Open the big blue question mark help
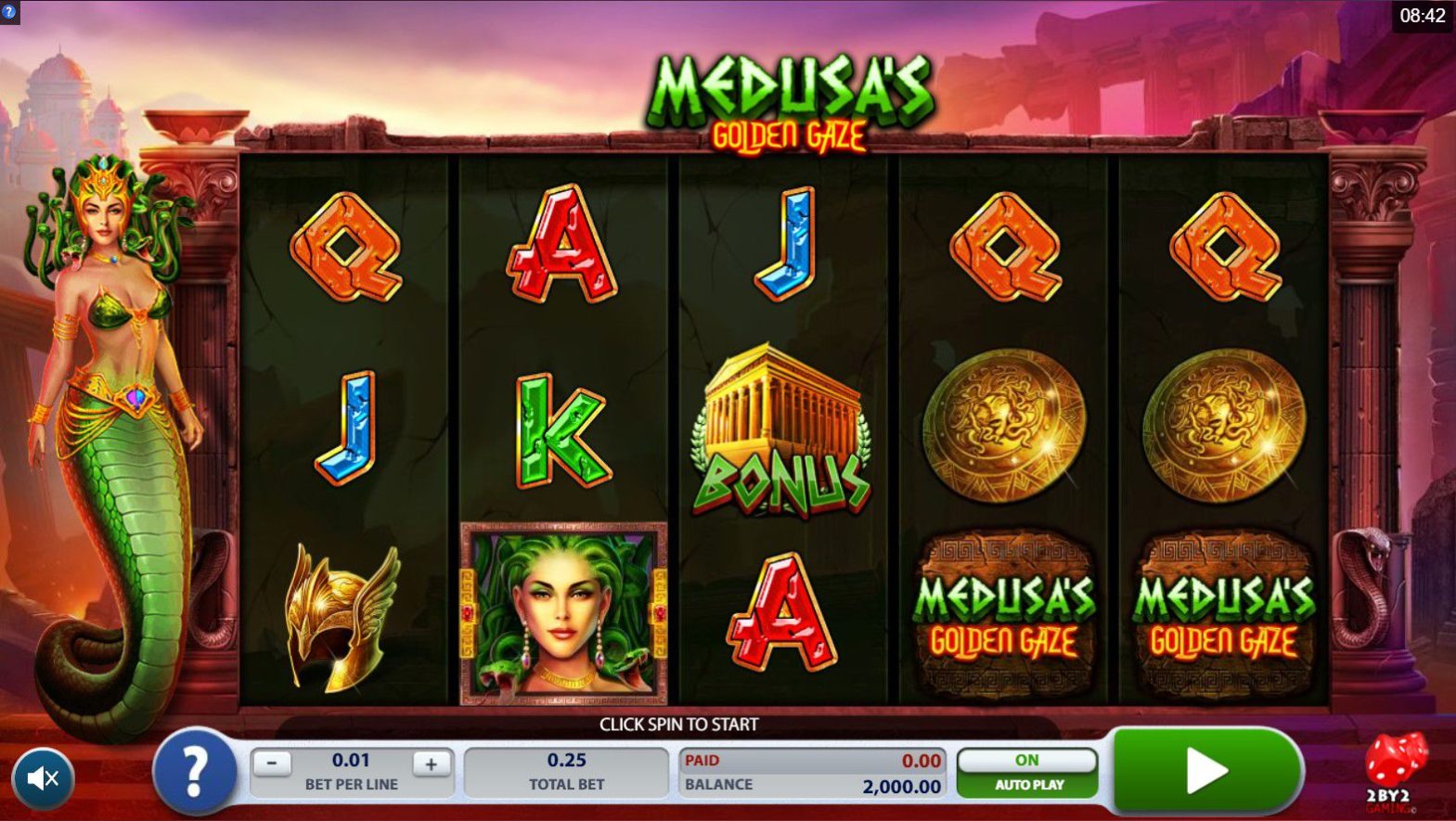This screenshot has height=821, width=1456. pyautogui.click(x=194, y=772)
